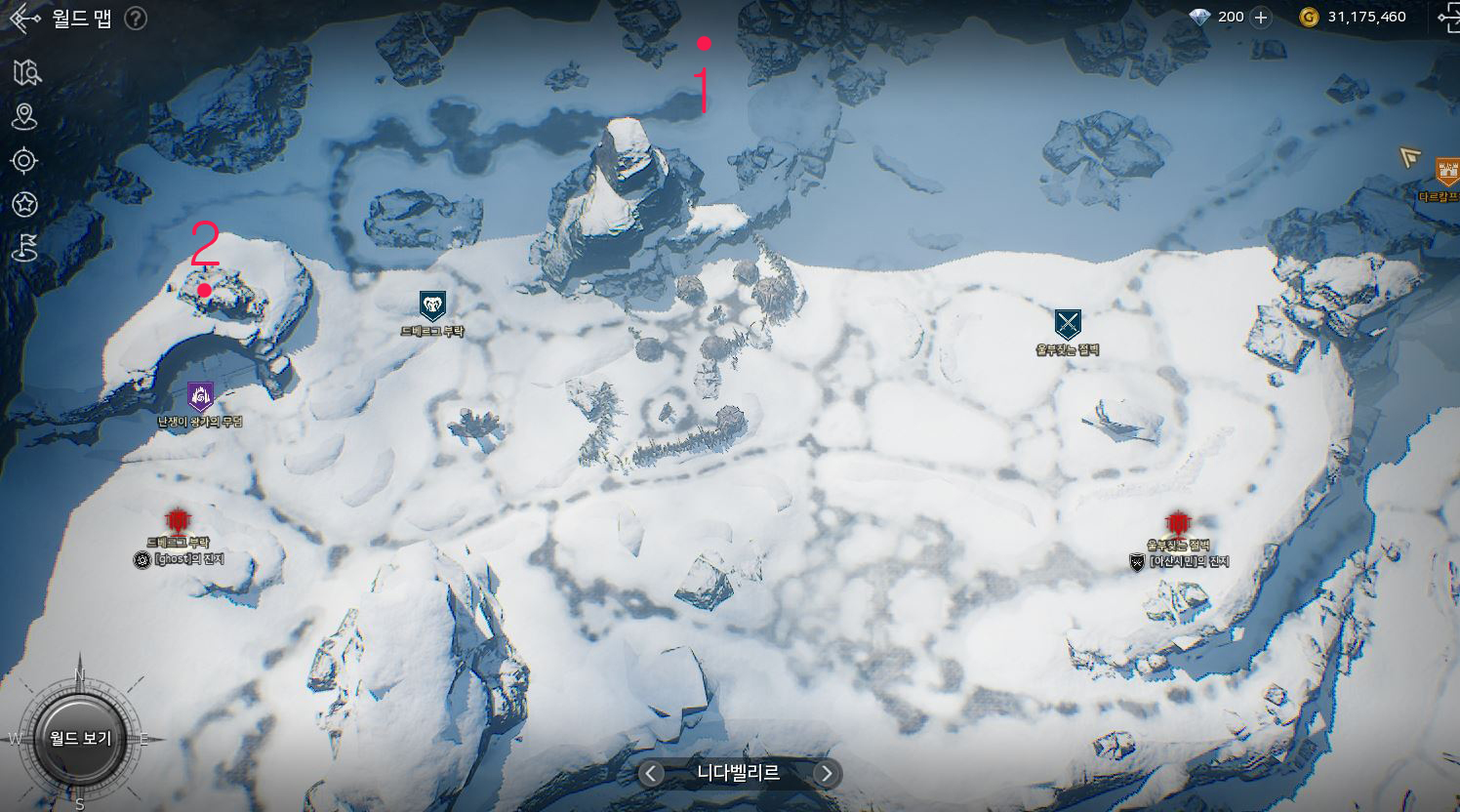Click the exit icon in the top-right corner
The height and width of the screenshot is (812, 1460).
click(1447, 17)
